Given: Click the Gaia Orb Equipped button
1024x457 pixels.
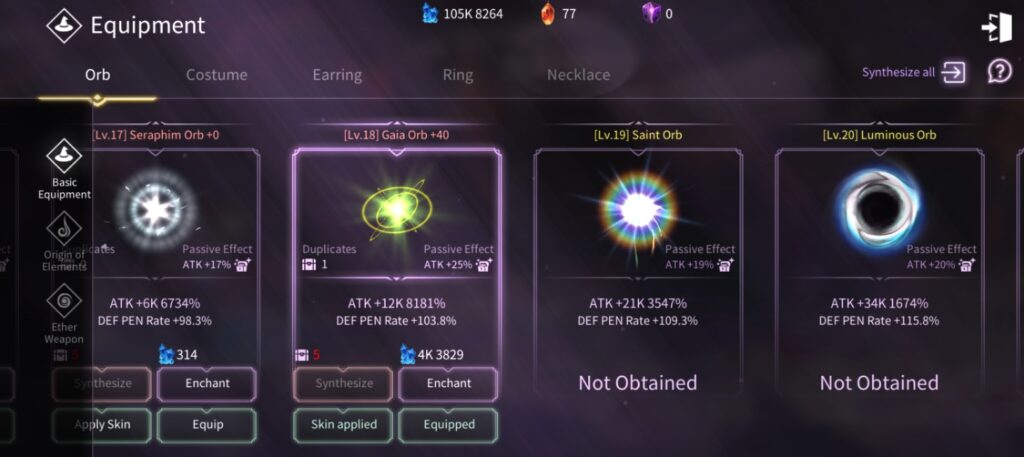Looking at the screenshot, I should (448, 424).
